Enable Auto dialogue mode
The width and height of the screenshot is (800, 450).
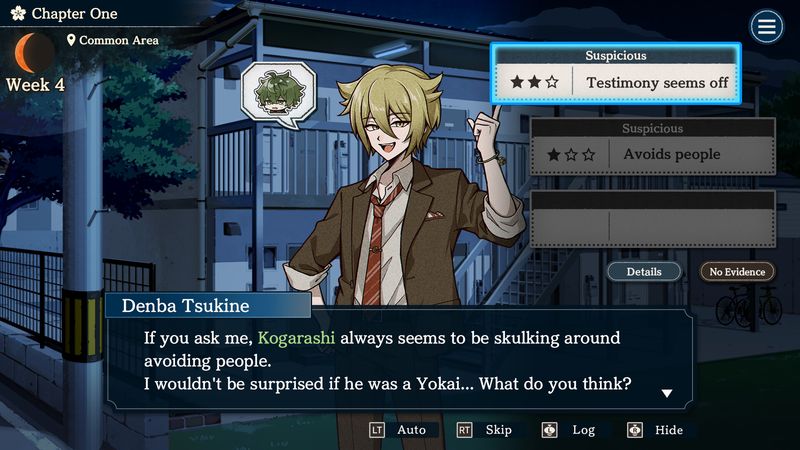point(400,430)
